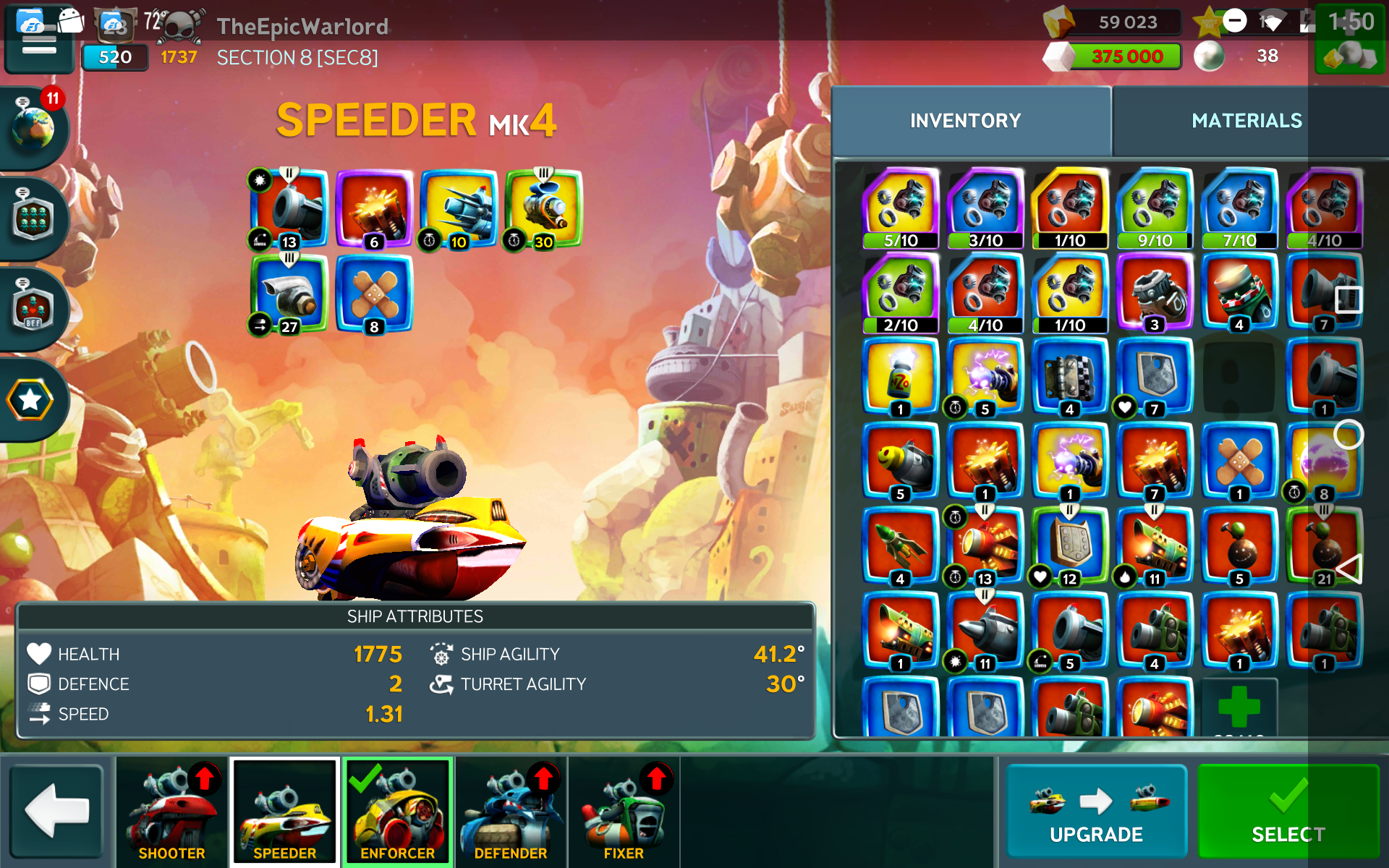The image size is (1389, 868).
Task: Go back with the white arrow button
Action: click(x=56, y=812)
